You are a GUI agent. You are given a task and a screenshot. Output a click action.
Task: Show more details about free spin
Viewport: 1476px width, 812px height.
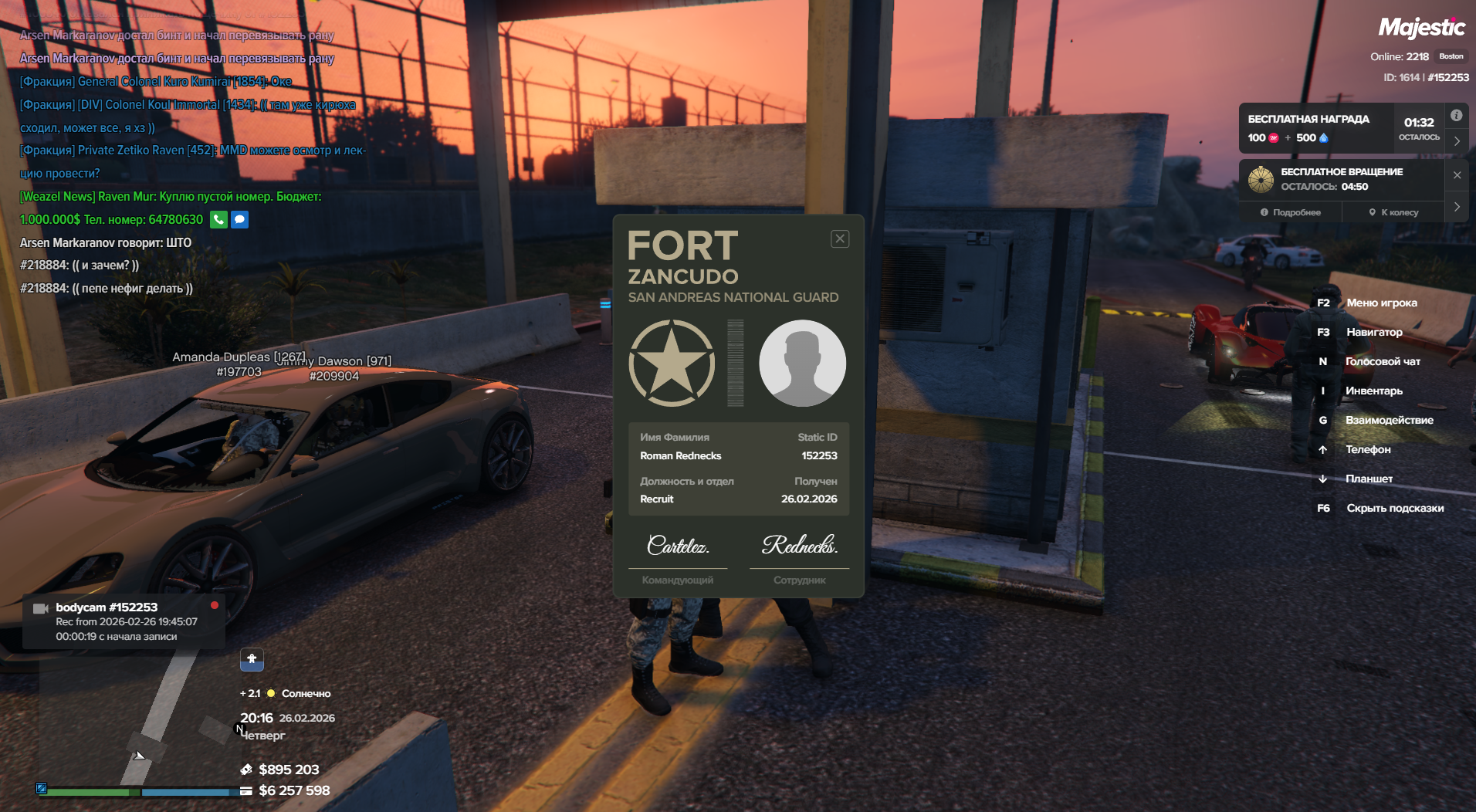point(1291,212)
